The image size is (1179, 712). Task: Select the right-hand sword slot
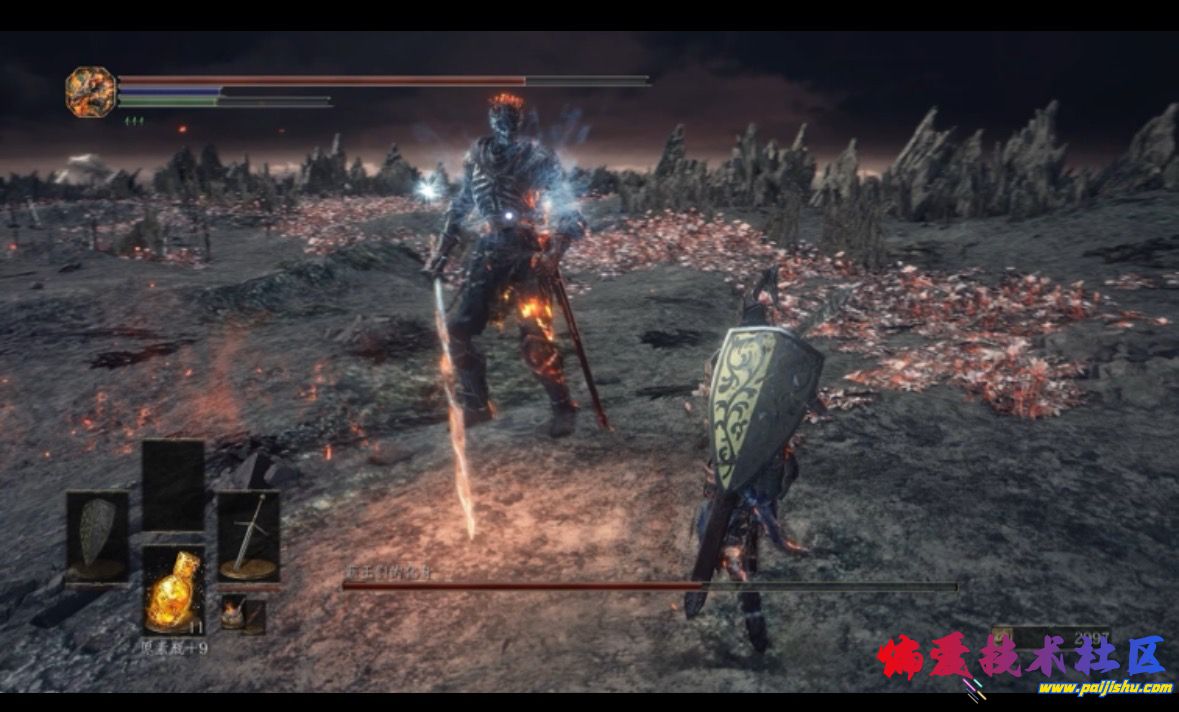[x=248, y=536]
